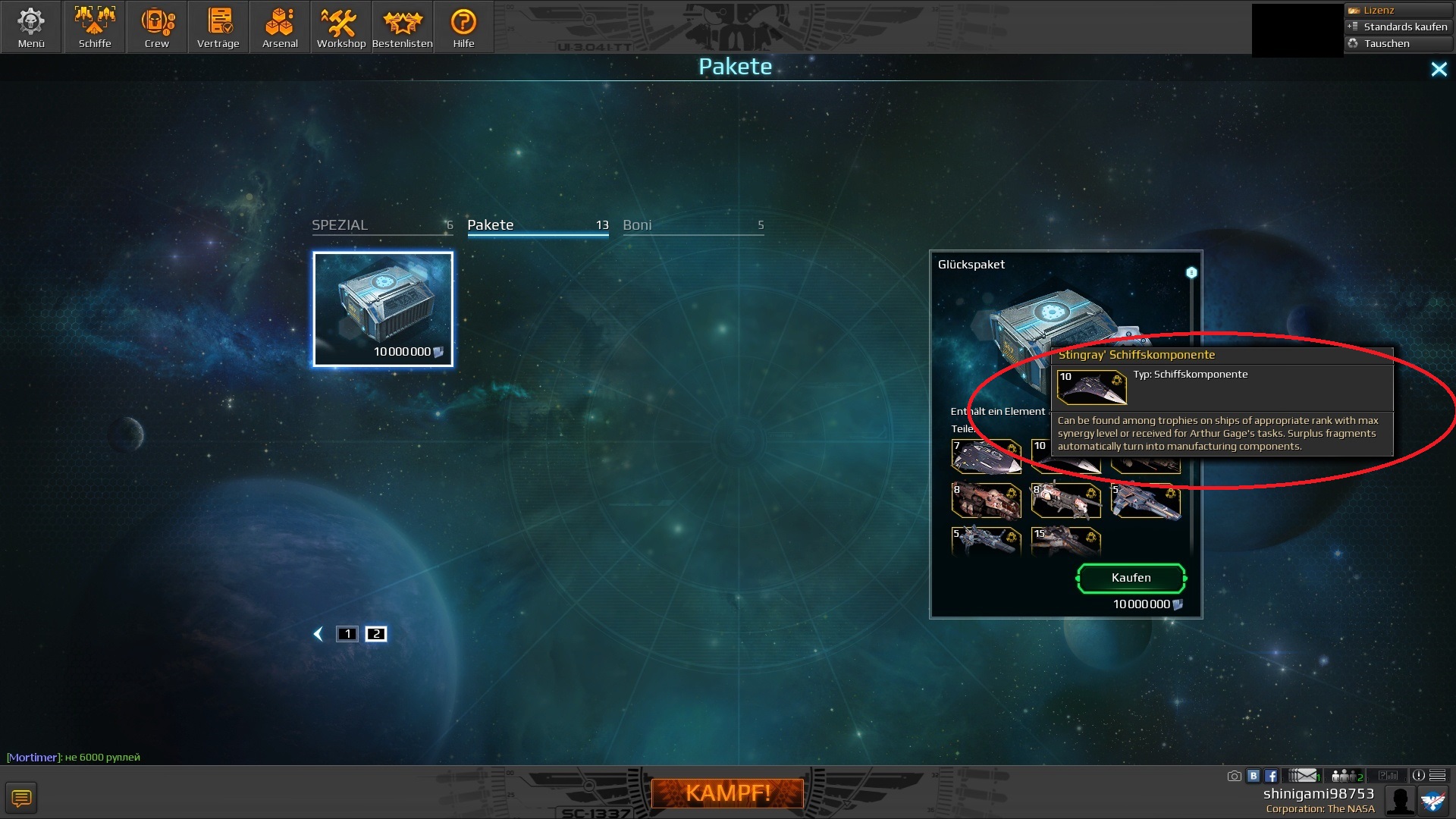Go to page 1 of packages
The image size is (1456, 819).
[347, 634]
